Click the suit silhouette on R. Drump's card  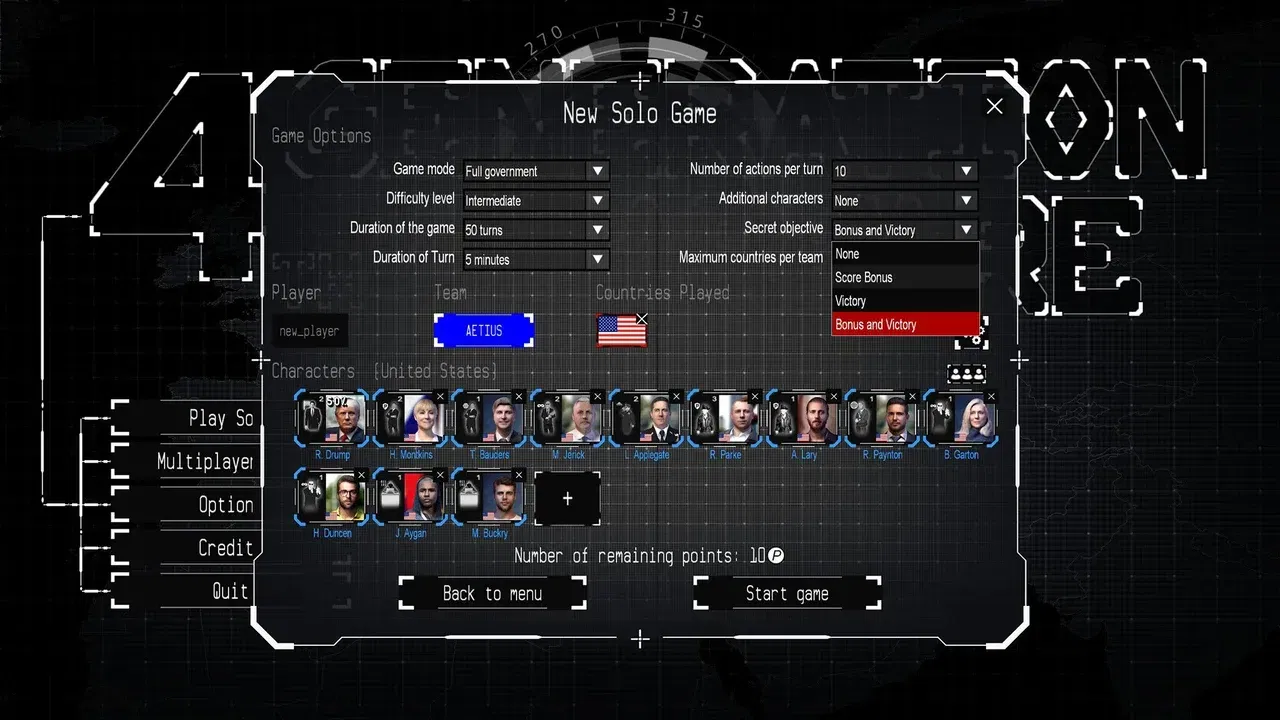(x=311, y=417)
